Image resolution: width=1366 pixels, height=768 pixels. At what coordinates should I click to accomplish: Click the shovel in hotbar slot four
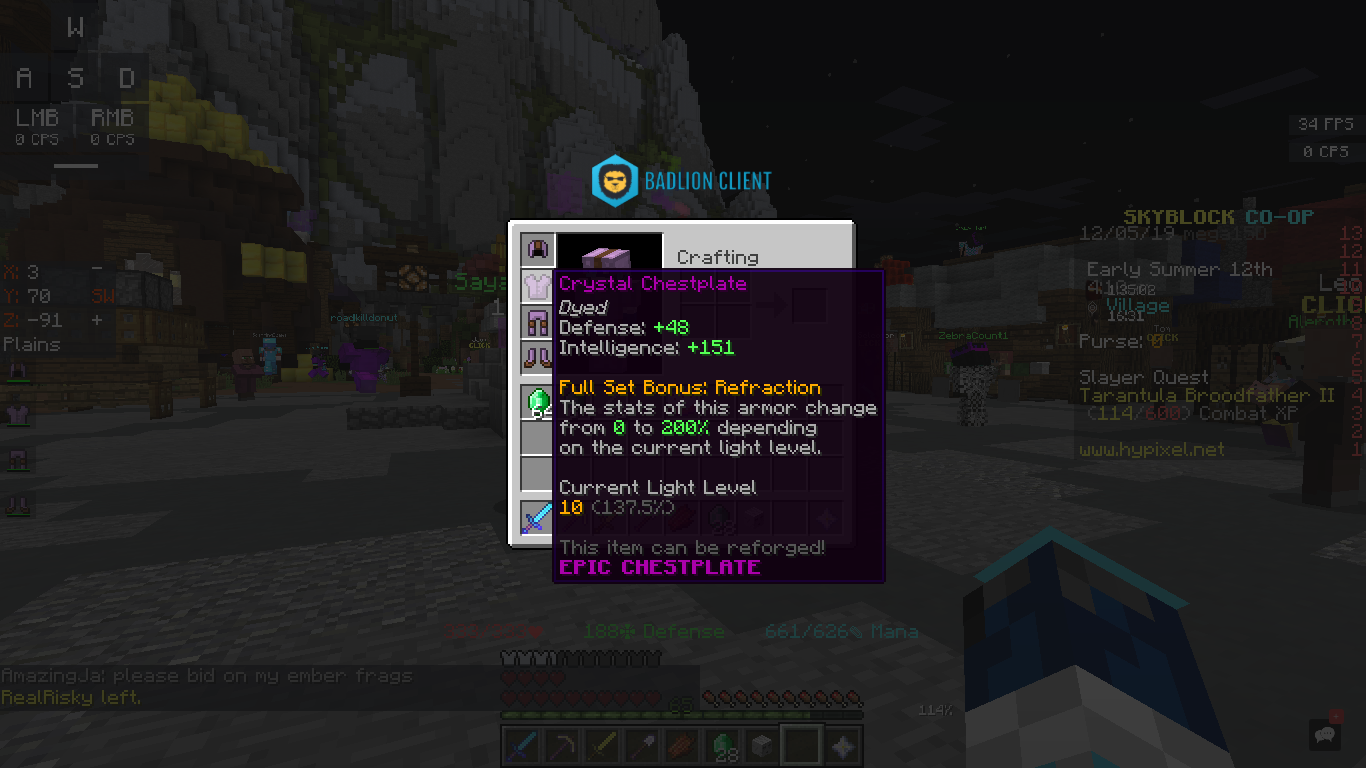coord(641,745)
